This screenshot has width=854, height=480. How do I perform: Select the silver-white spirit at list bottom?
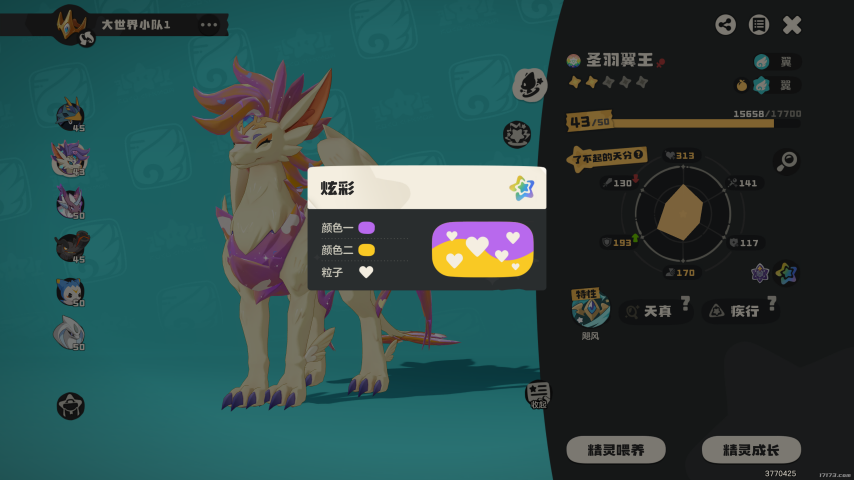point(70,333)
